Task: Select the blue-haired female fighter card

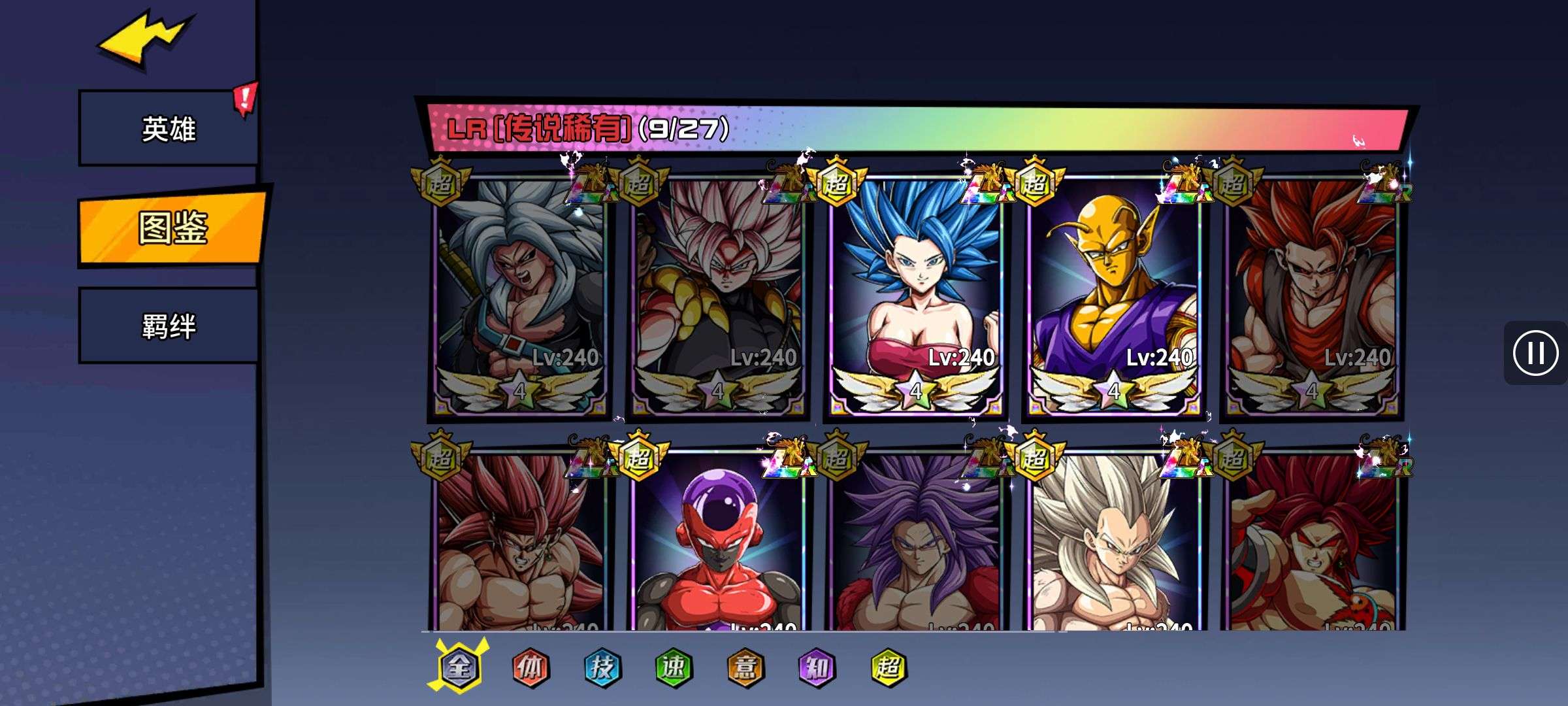Action: (916, 294)
